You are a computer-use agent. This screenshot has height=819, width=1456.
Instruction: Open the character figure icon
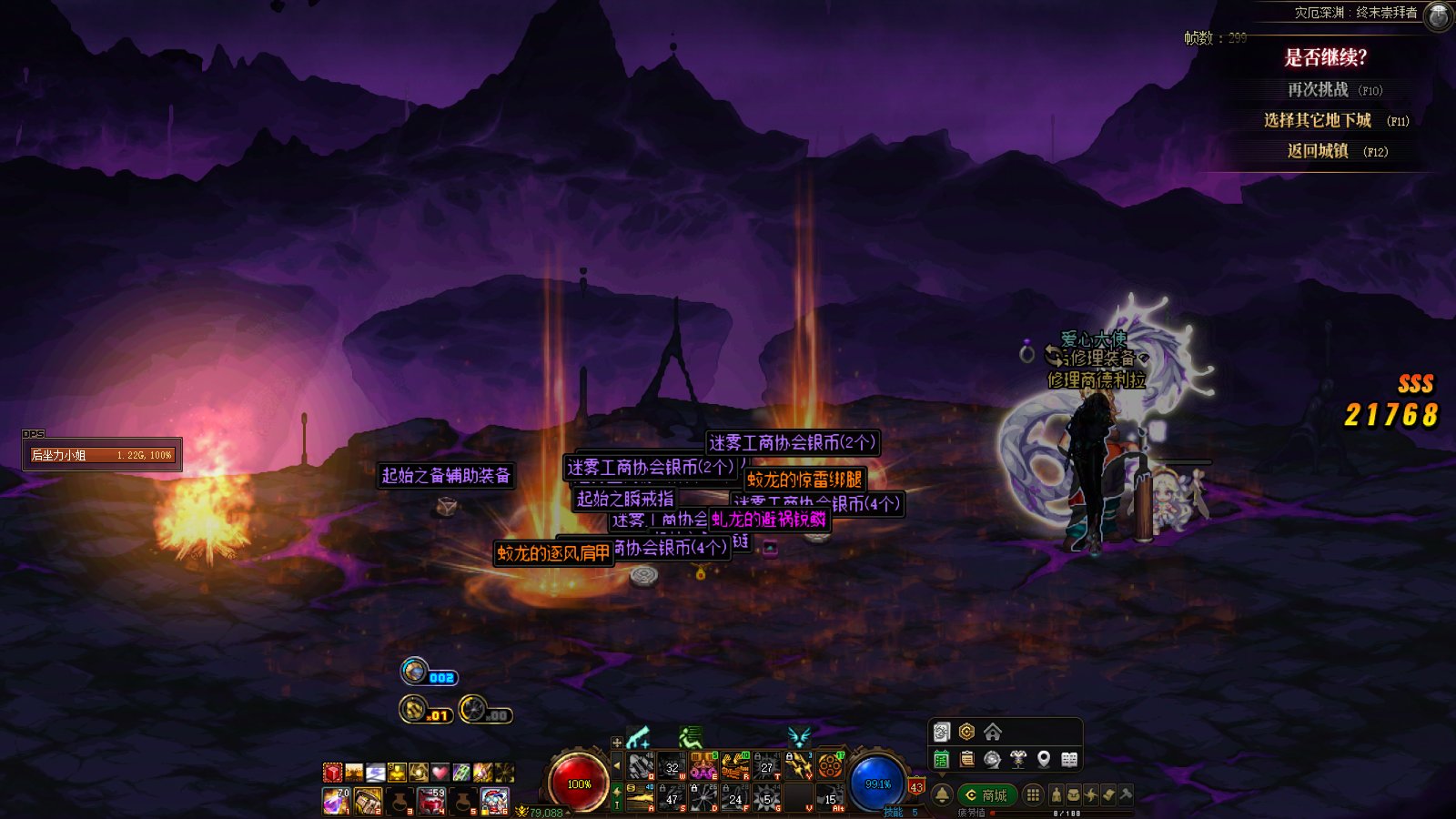click(x=1057, y=795)
